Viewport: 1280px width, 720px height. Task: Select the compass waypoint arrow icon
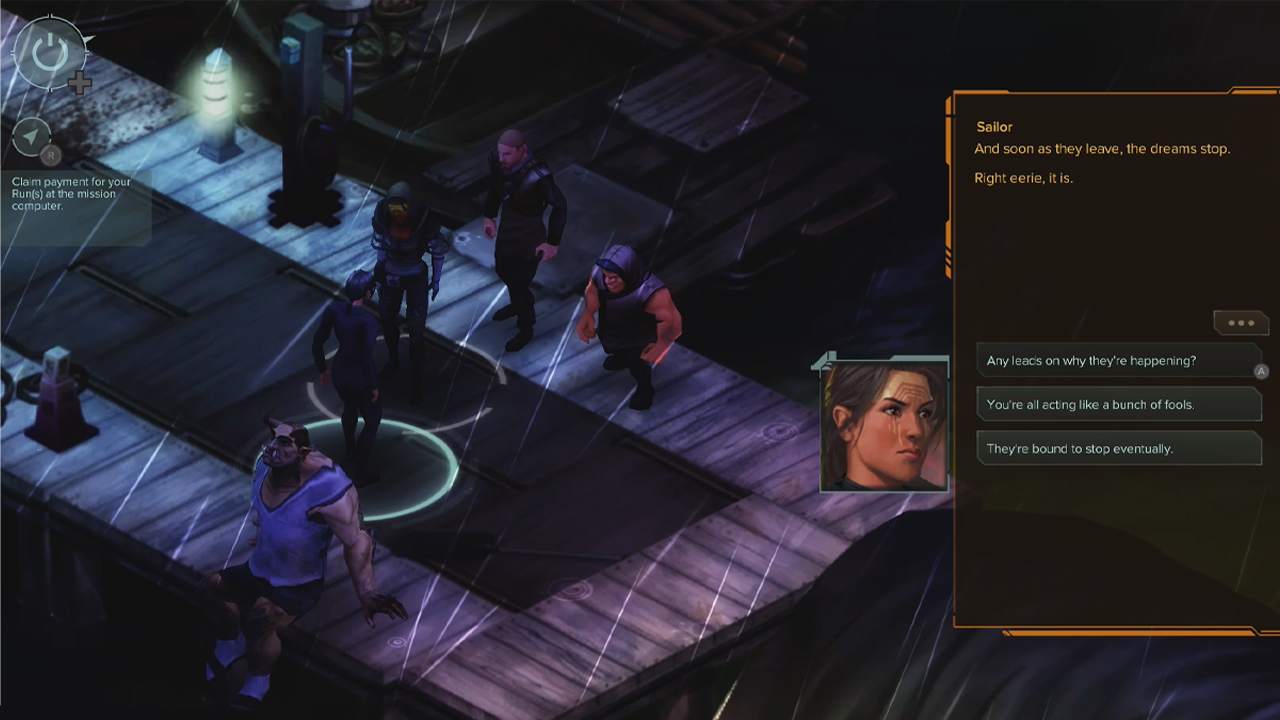coord(33,138)
